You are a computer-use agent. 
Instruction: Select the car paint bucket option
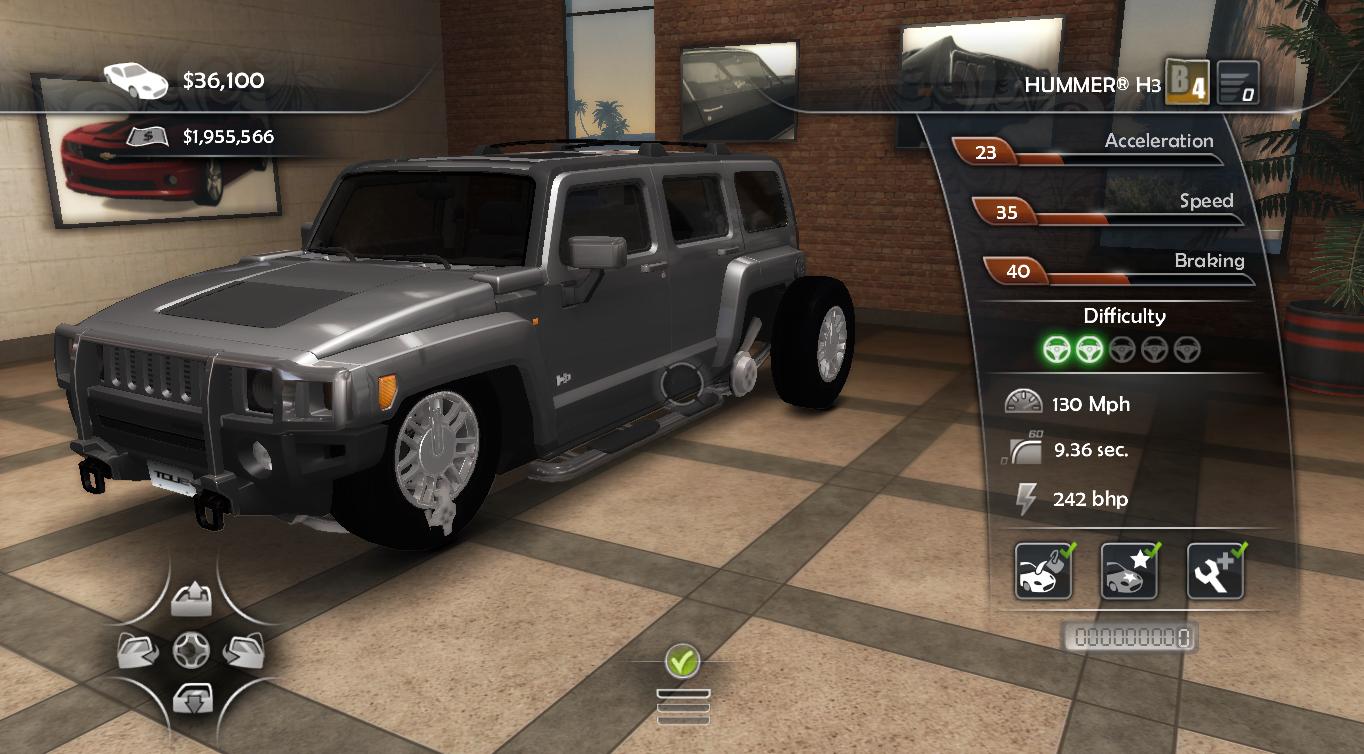click(x=1043, y=571)
